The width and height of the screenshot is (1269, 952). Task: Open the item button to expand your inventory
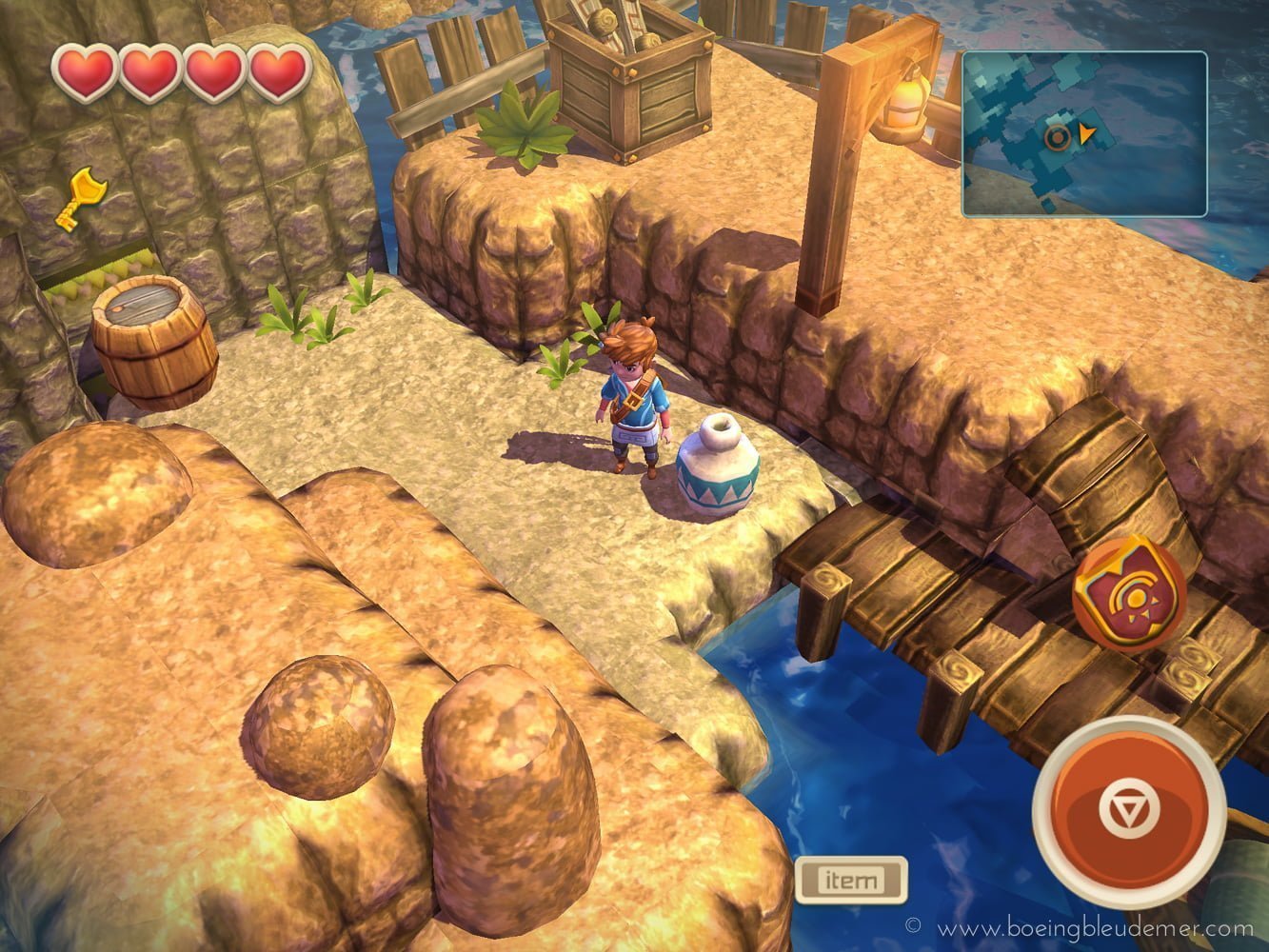(852, 880)
